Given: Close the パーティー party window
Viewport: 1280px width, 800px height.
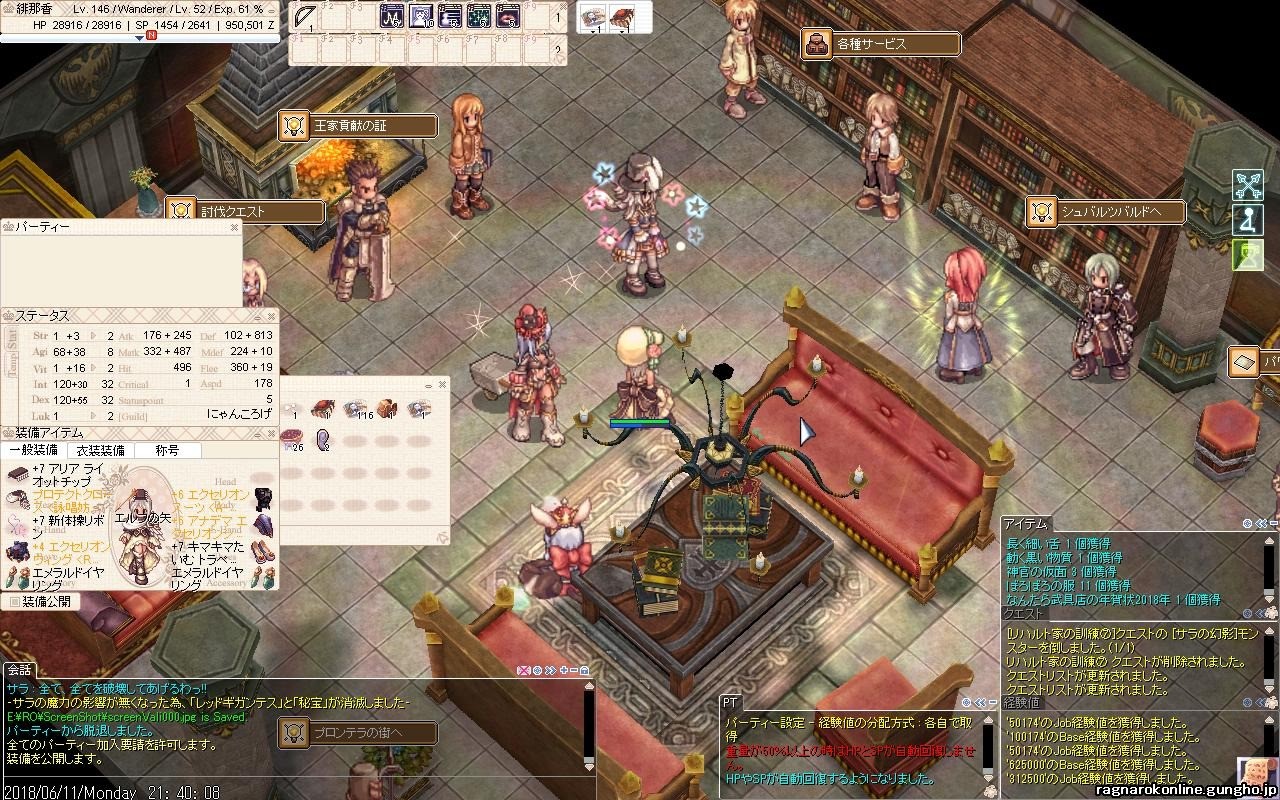Looking at the screenshot, I should (235, 227).
